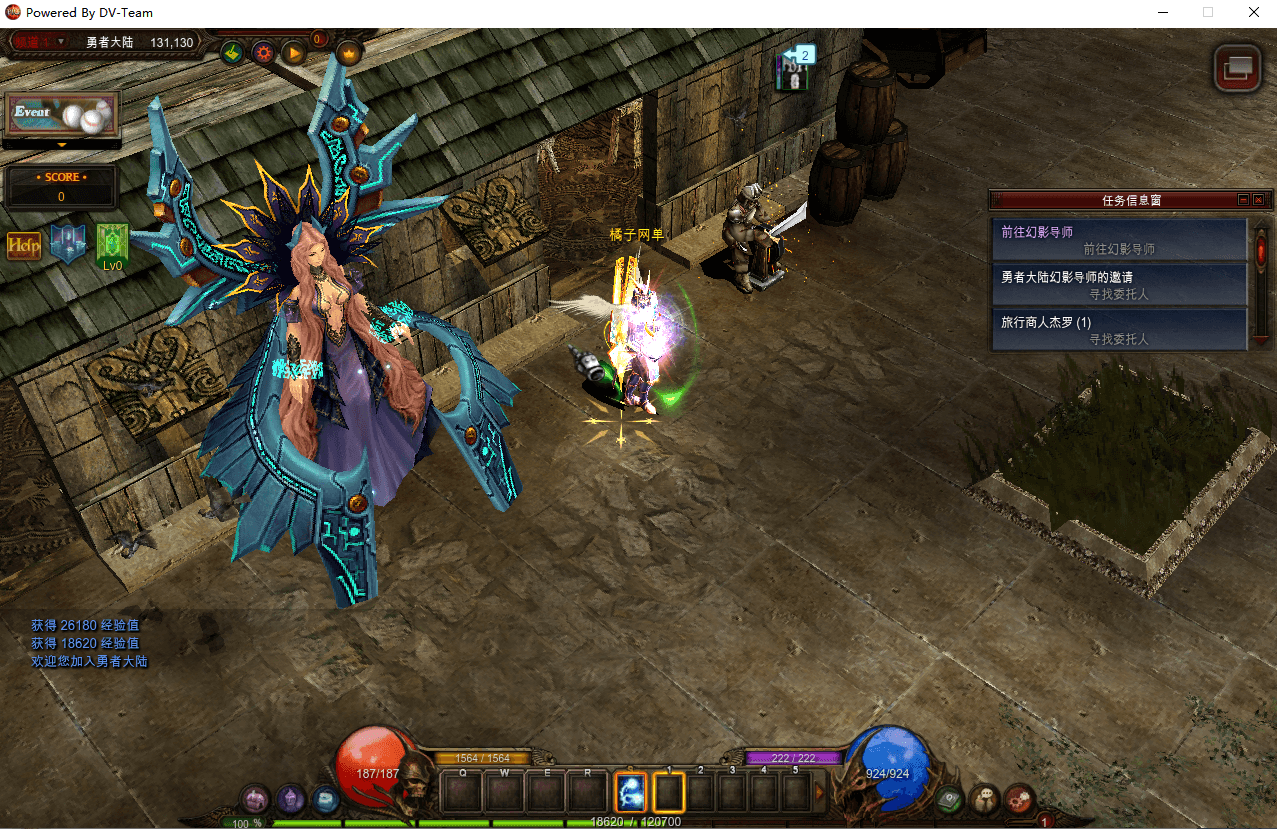Screen dimensions: 1277x829
Task: Click the crown icon button
Action: (349, 52)
